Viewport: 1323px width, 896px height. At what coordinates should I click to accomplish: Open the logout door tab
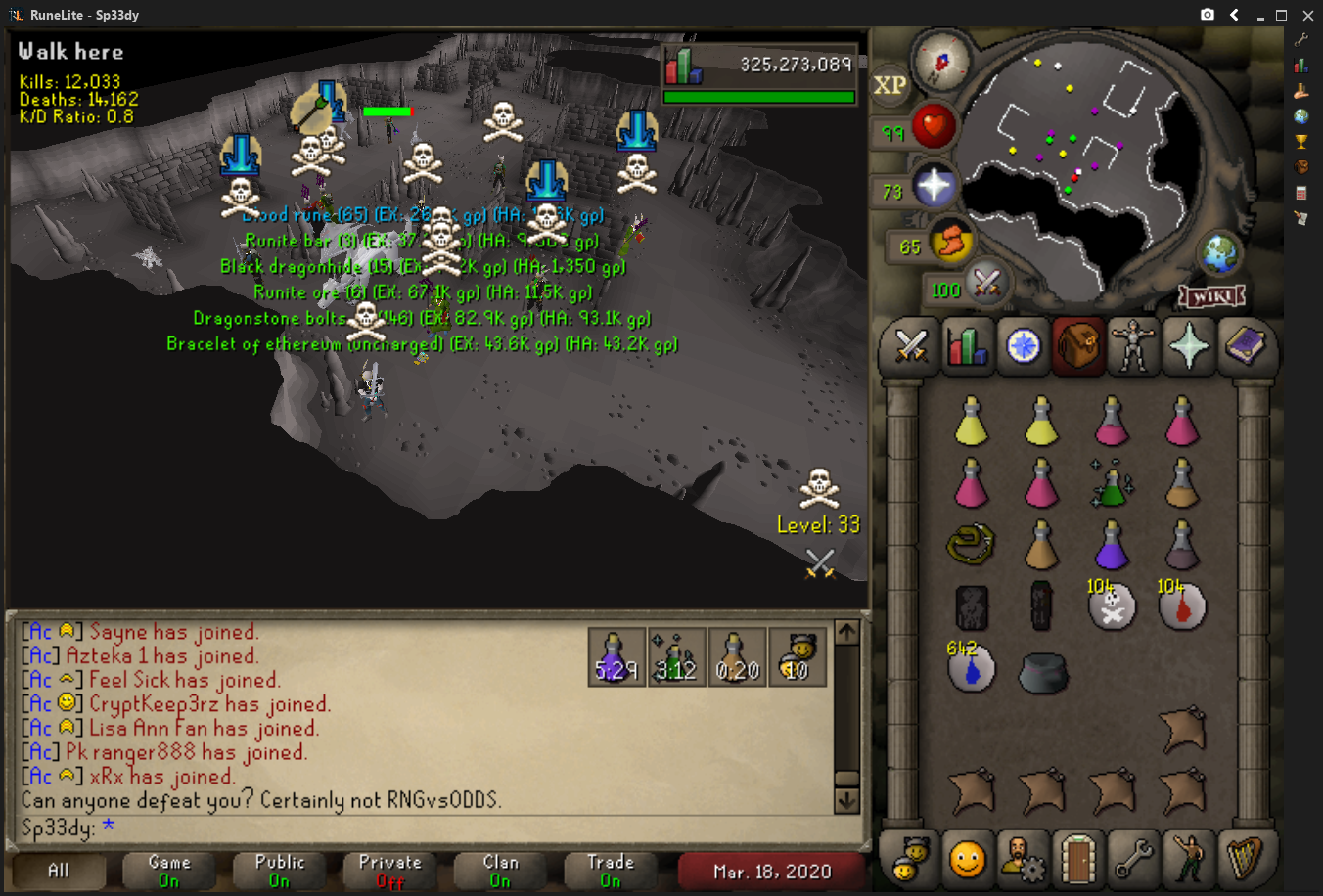click(1077, 858)
